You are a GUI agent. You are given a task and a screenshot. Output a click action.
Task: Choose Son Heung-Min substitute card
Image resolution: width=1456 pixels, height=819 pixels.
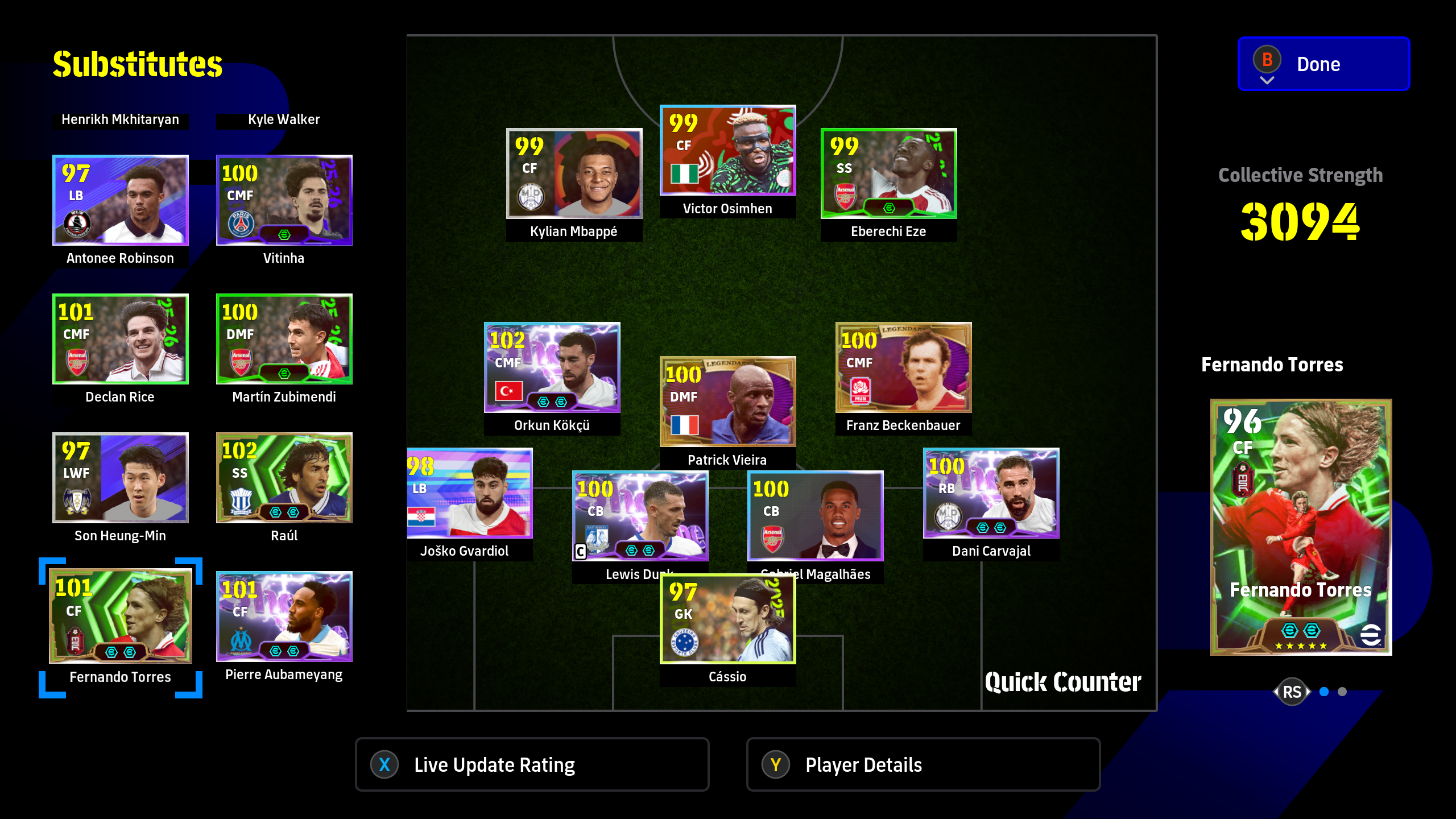(120, 478)
